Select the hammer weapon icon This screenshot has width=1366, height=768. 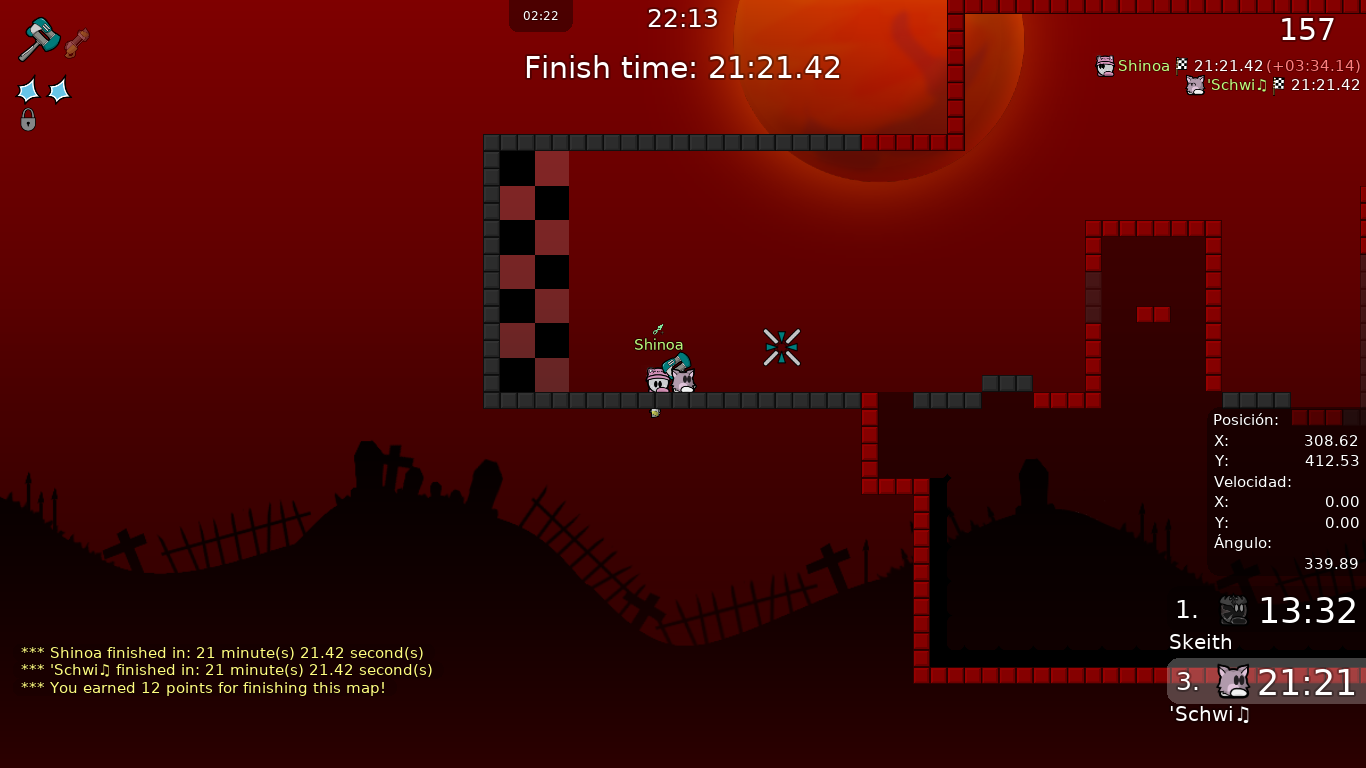pyautogui.click(x=39, y=39)
